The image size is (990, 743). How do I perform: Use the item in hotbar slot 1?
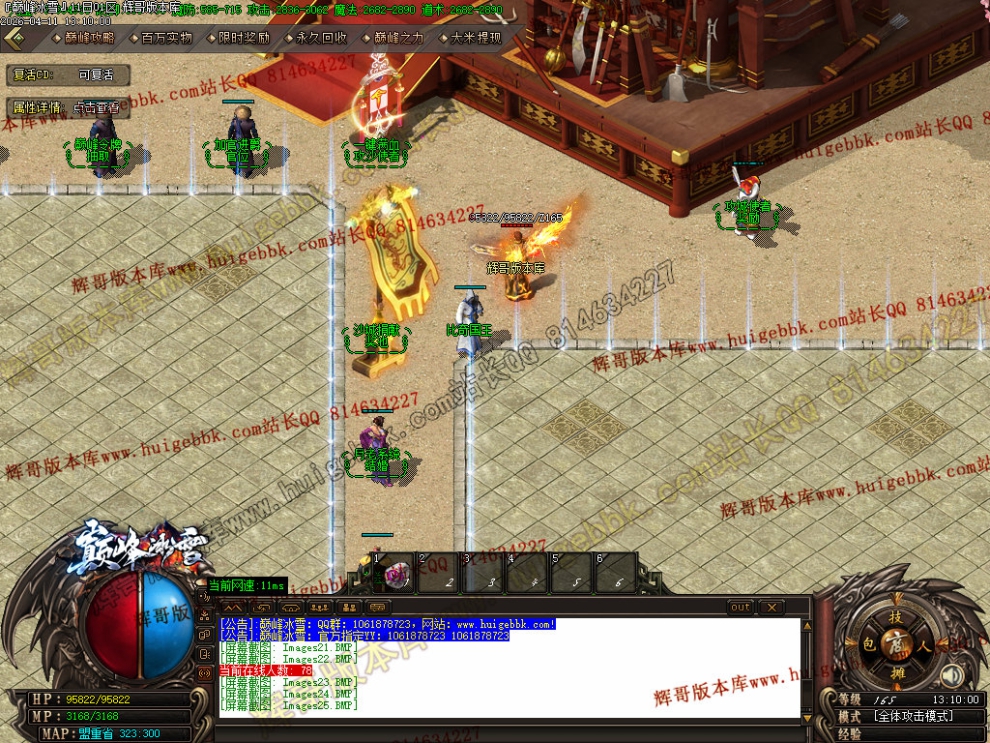(x=395, y=573)
